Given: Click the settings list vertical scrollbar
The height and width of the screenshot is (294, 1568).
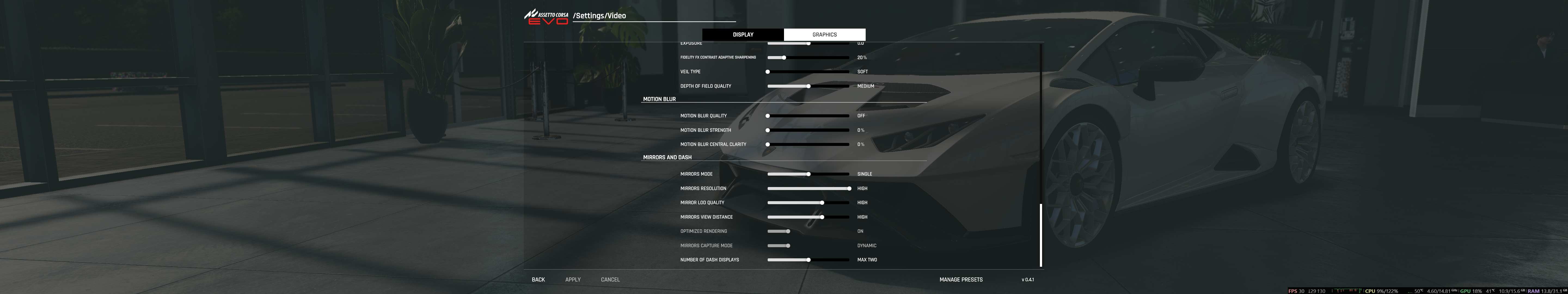Looking at the screenshot, I should pyautogui.click(x=1041, y=235).
